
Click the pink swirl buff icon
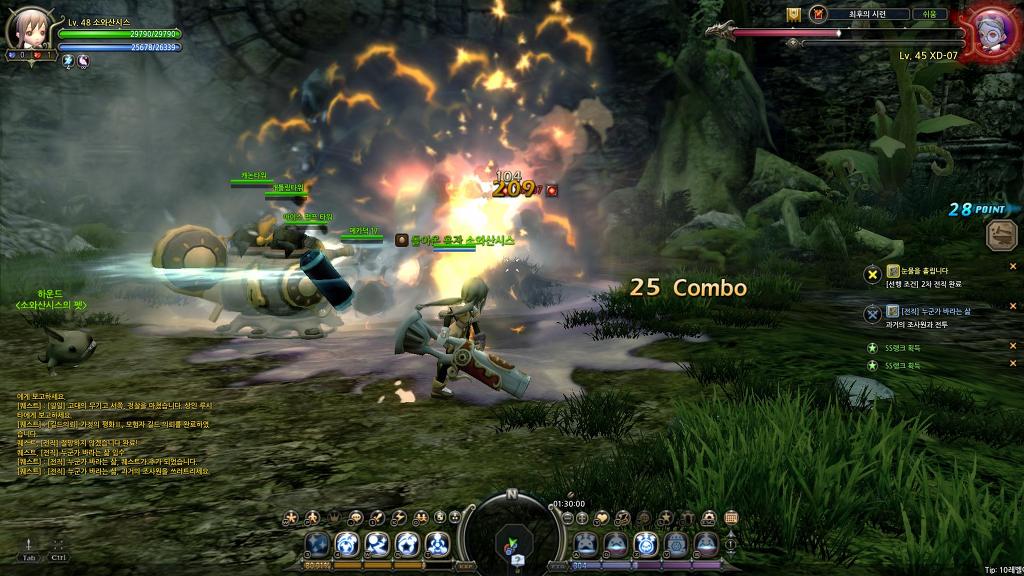[83, 61]
